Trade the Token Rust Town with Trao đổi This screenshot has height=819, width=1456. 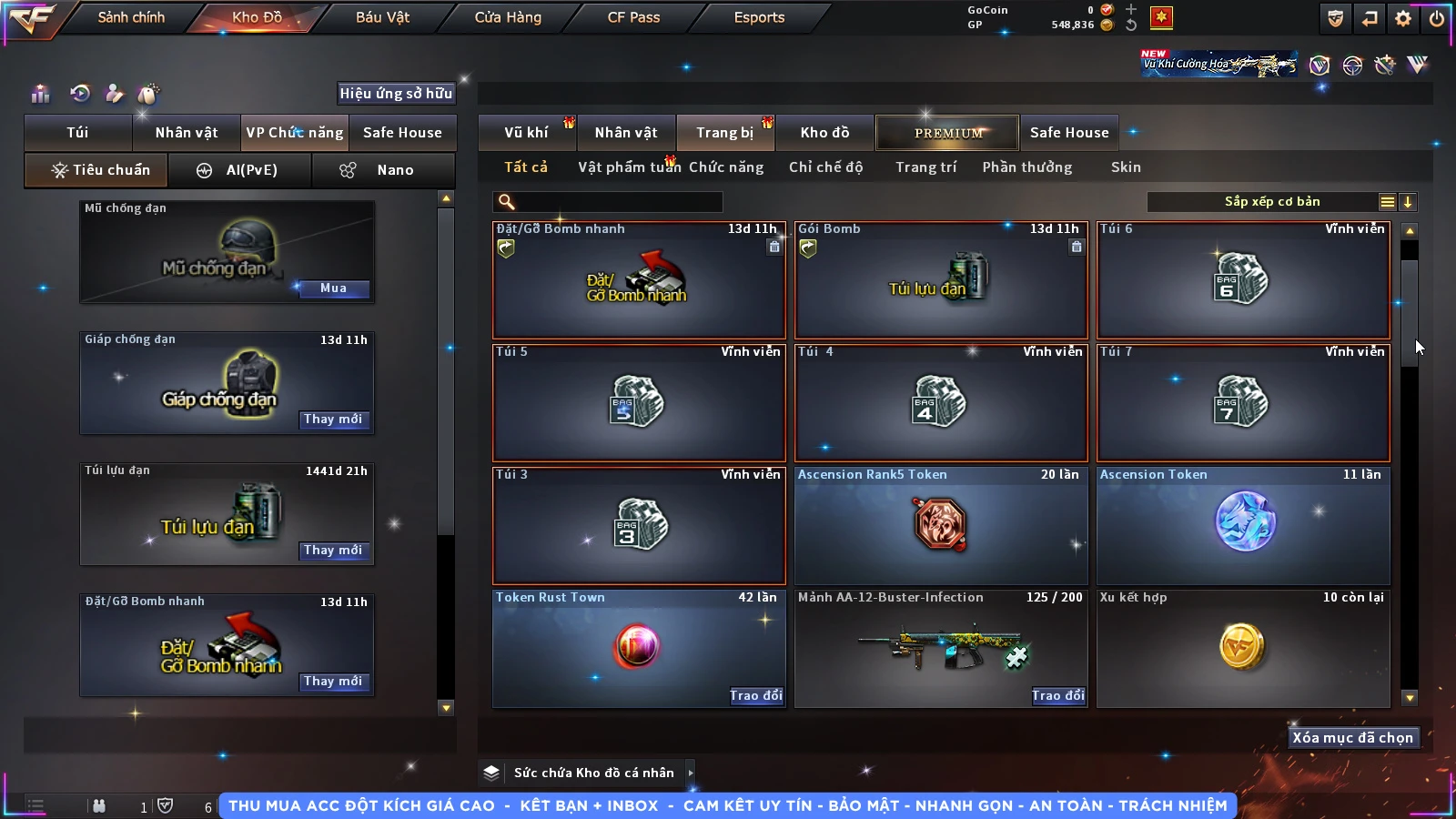[x=755, y=696]
